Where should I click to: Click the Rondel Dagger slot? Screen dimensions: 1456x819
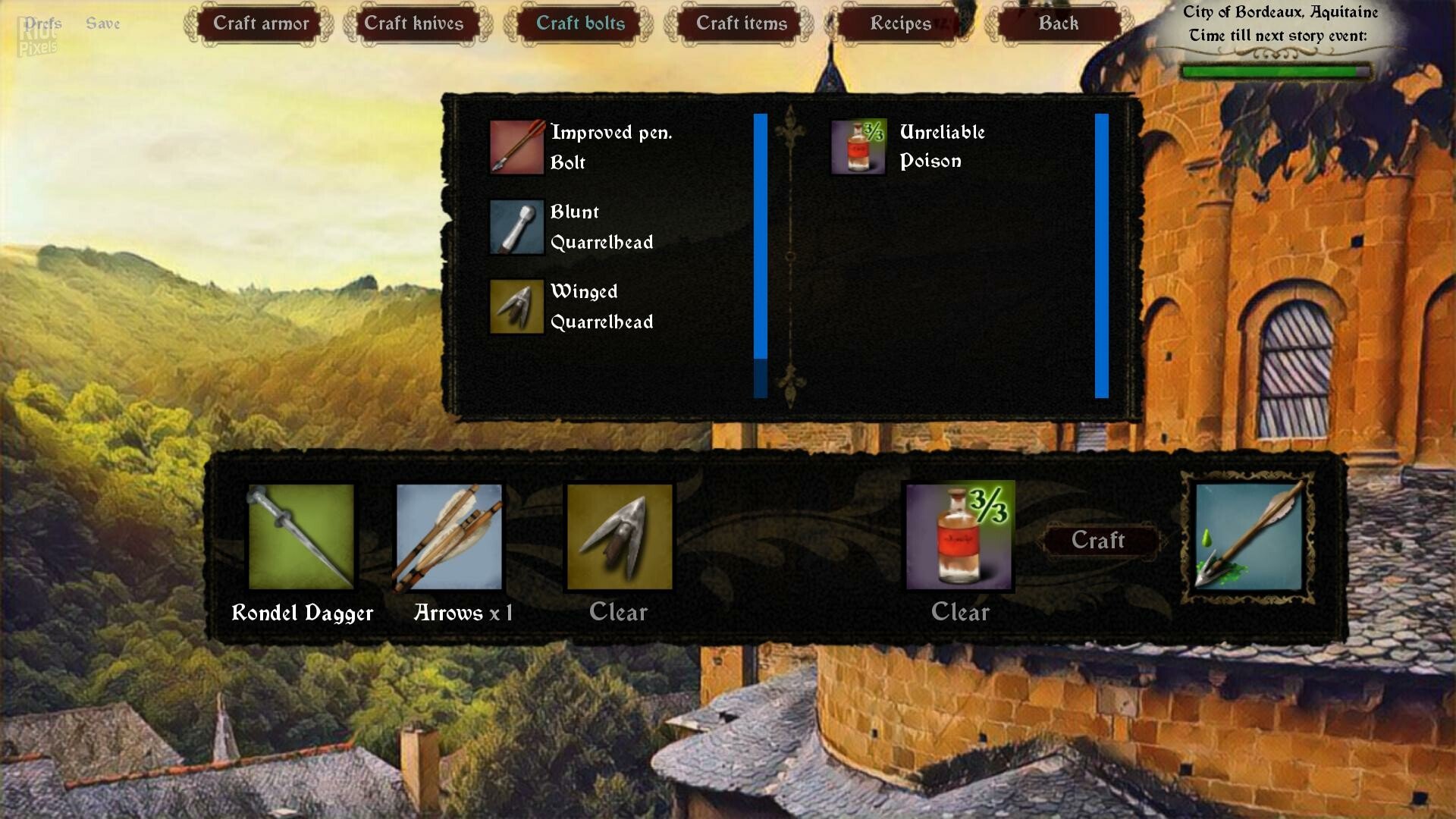point(301,537)
